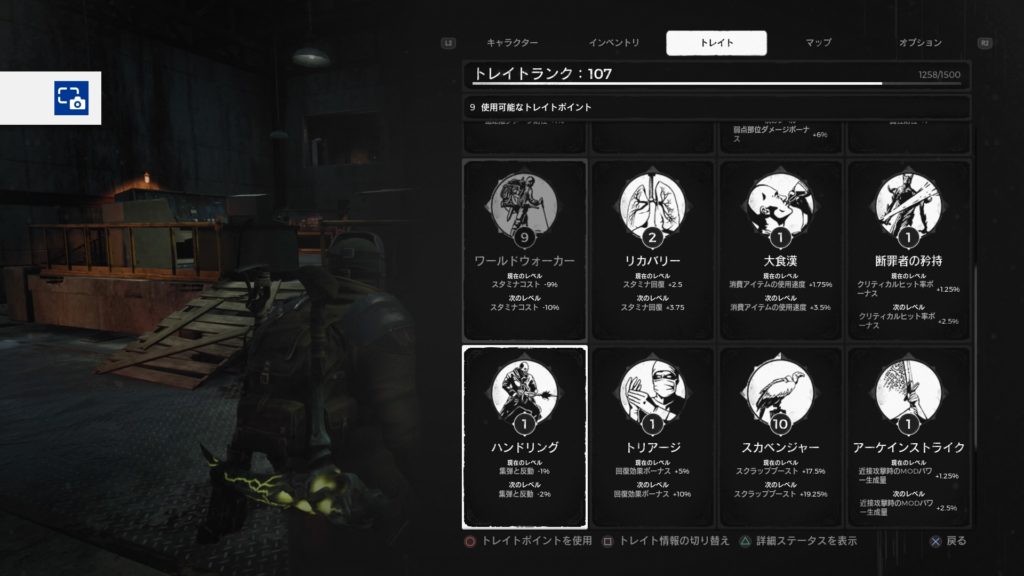Screen dimensions: 1024x576
Task: Click the ハンドリング trait card
Action: pyautogui.click(x=525, y=436)
